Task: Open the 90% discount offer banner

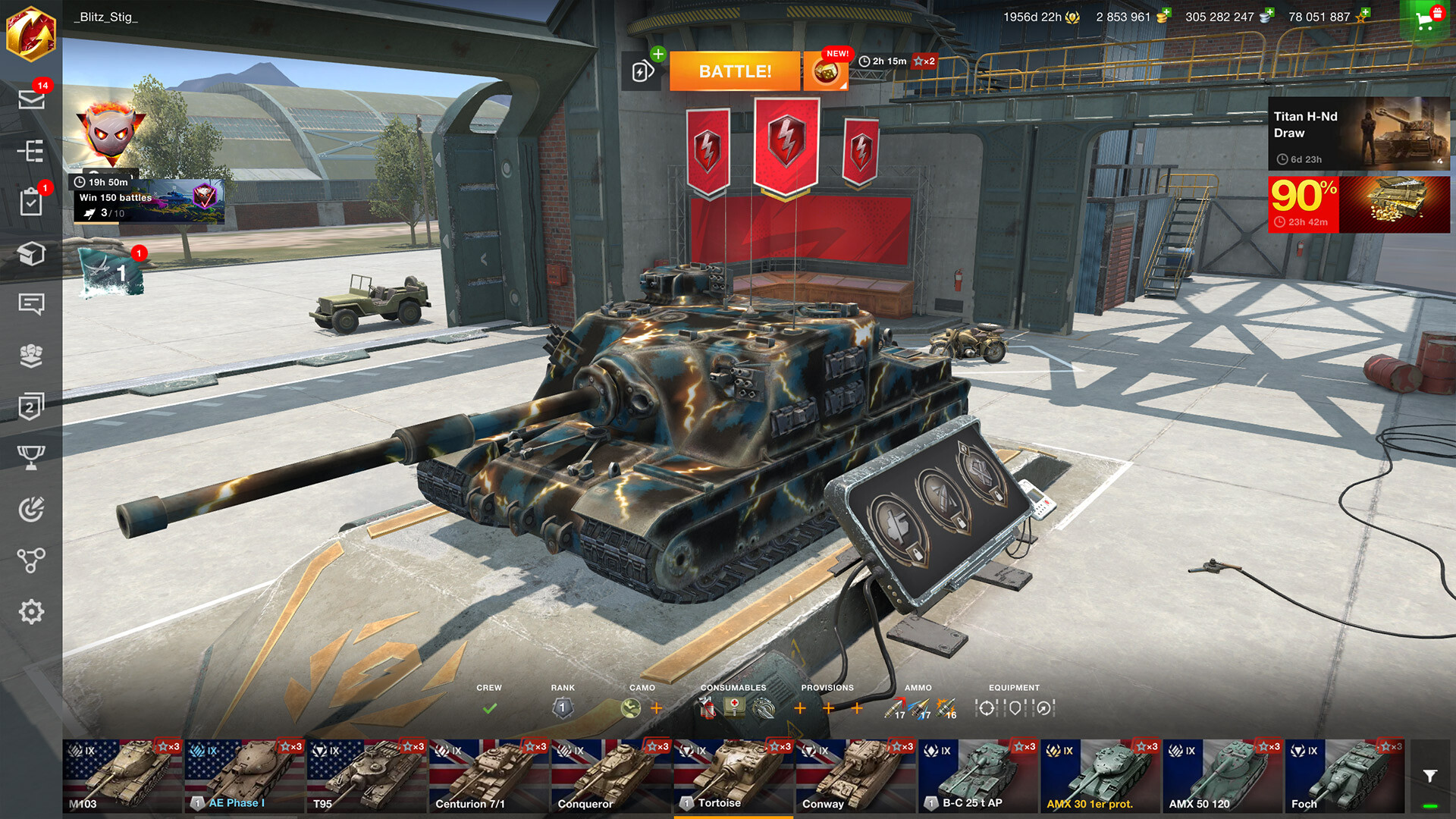Action: point(1357,205)
